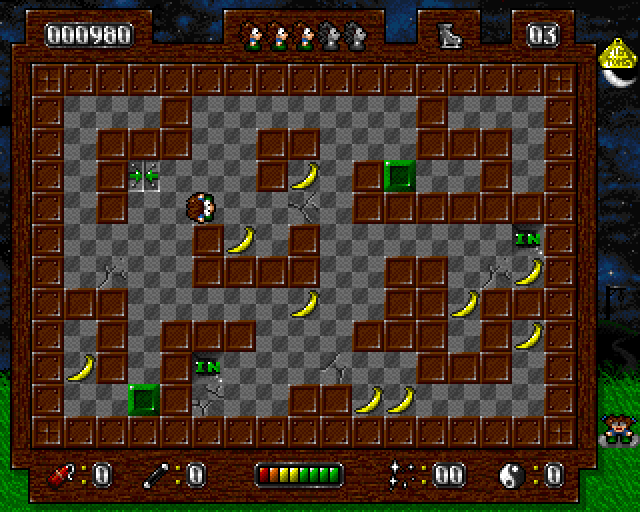Activate the yin-yang symbol icon
Viewport: 640px width, 512px height.
(x=512, y=474)
